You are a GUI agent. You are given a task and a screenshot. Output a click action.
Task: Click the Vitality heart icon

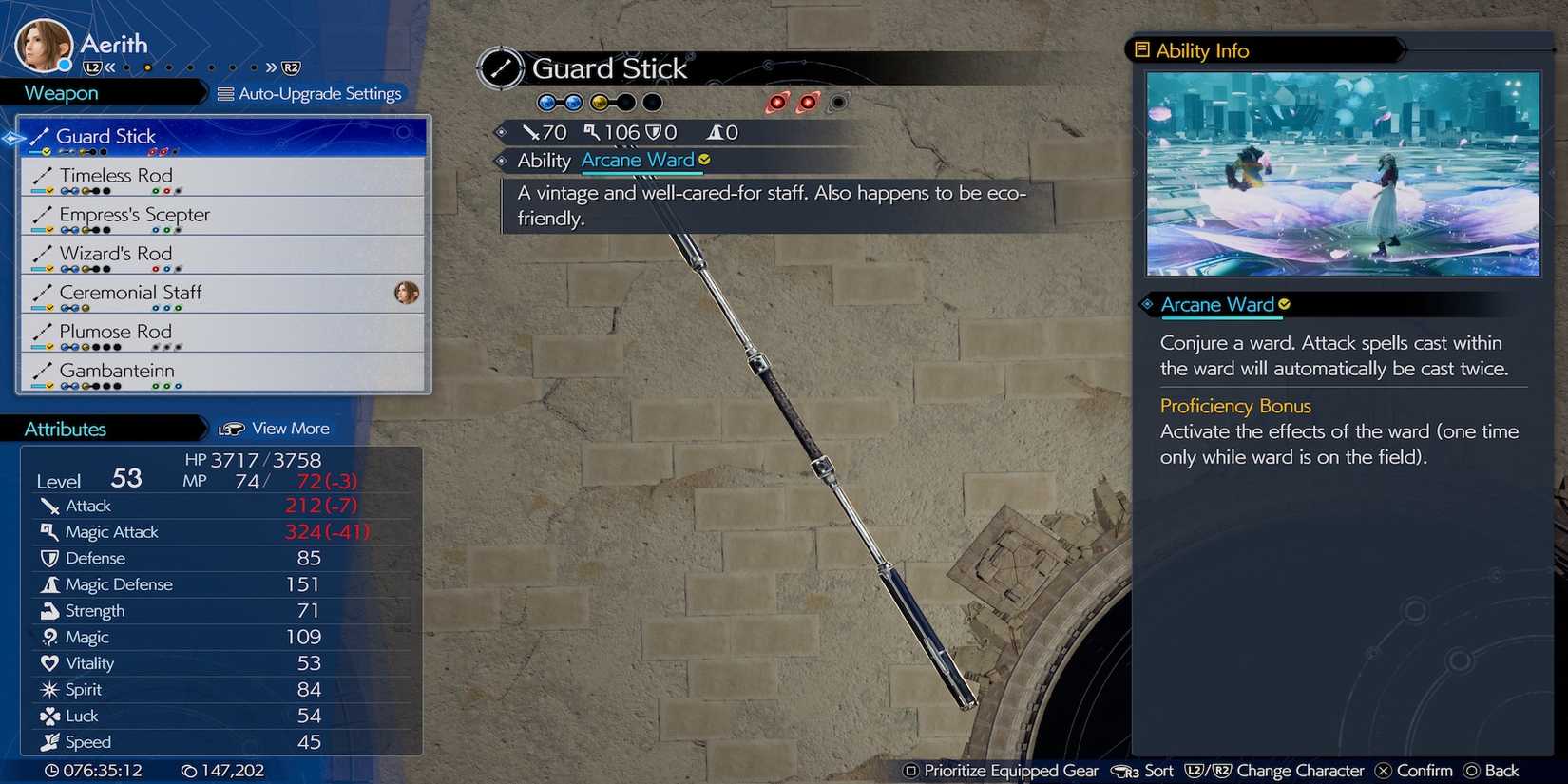50,663
